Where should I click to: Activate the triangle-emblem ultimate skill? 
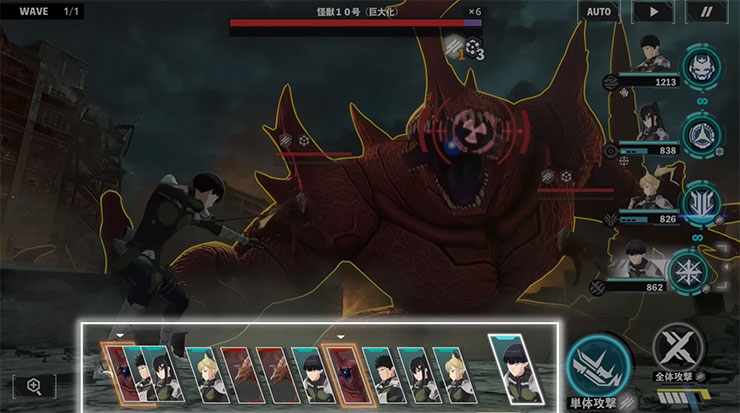tap(700, 134)
